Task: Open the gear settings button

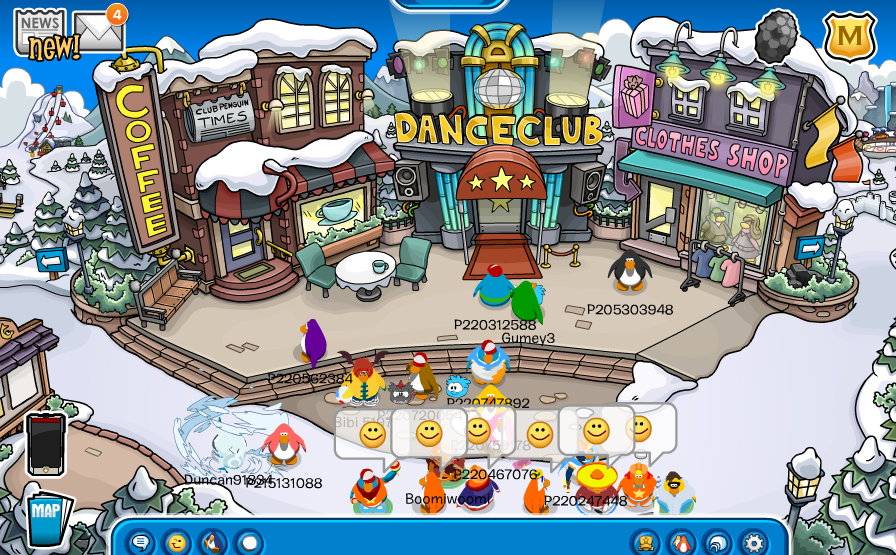Action: tap(753, 543)
